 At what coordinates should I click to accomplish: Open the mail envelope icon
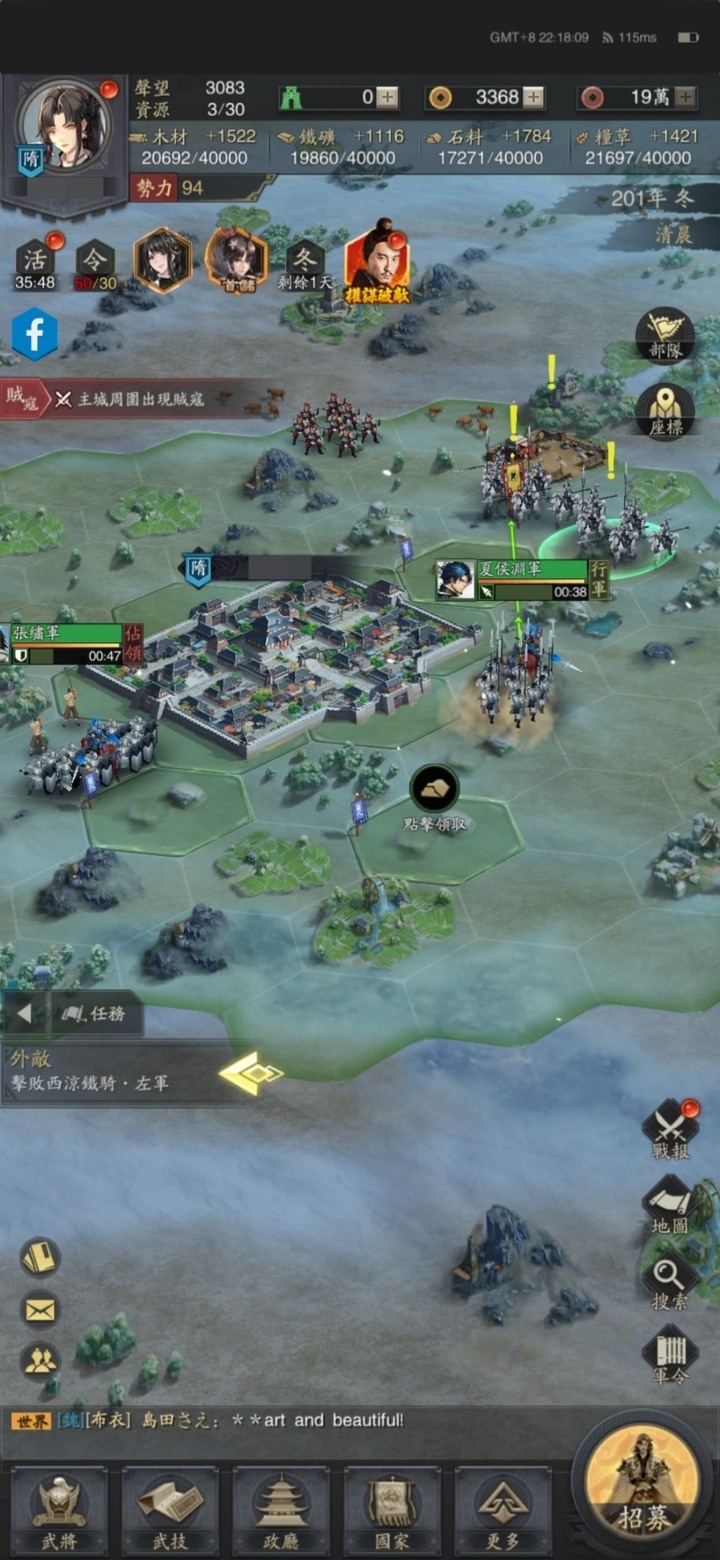[40, 1309]
